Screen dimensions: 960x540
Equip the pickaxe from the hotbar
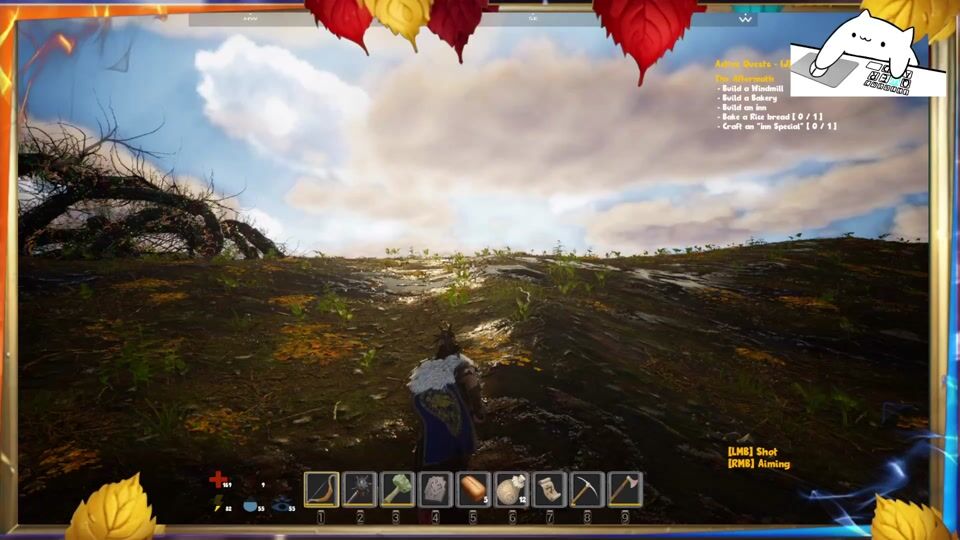pos(587,489)
